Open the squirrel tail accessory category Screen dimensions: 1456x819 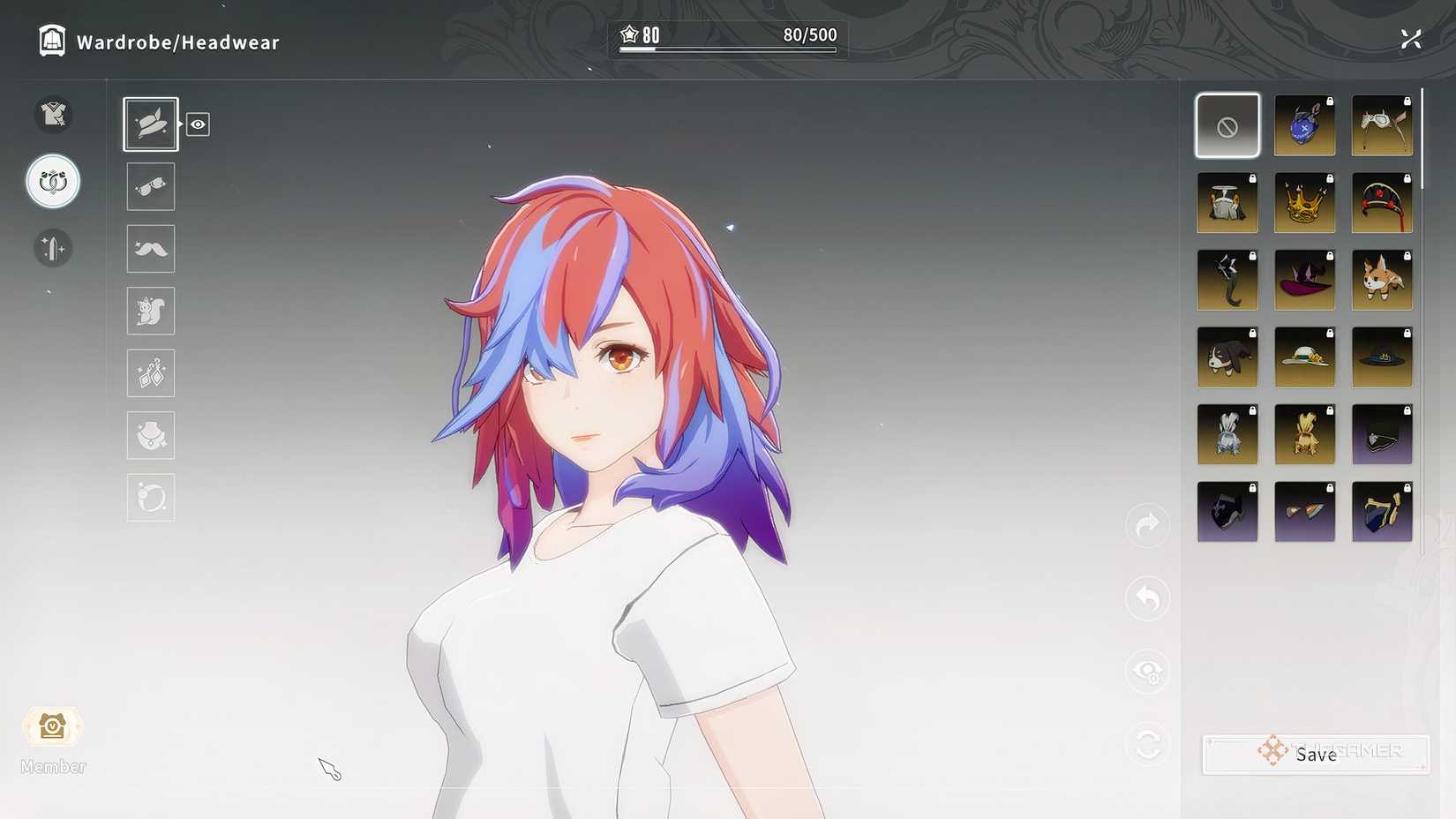[150, 311]
